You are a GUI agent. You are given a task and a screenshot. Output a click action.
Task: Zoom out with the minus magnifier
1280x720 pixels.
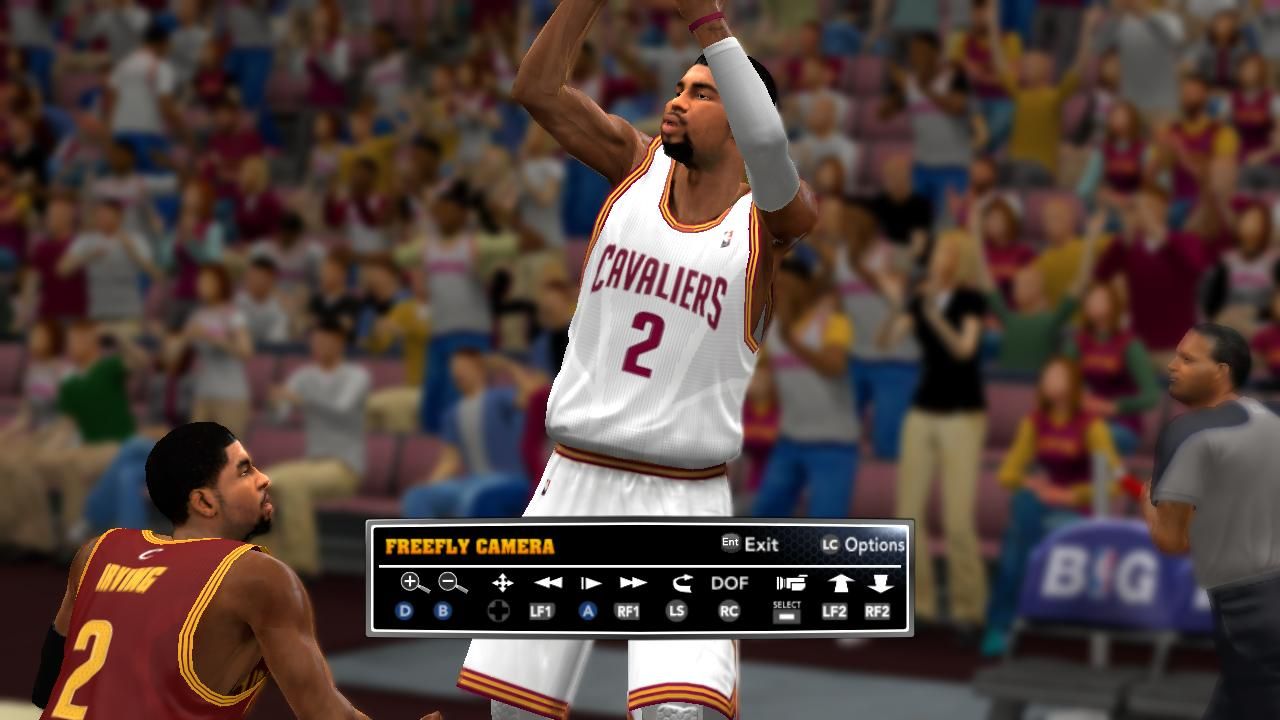(452, 582)
